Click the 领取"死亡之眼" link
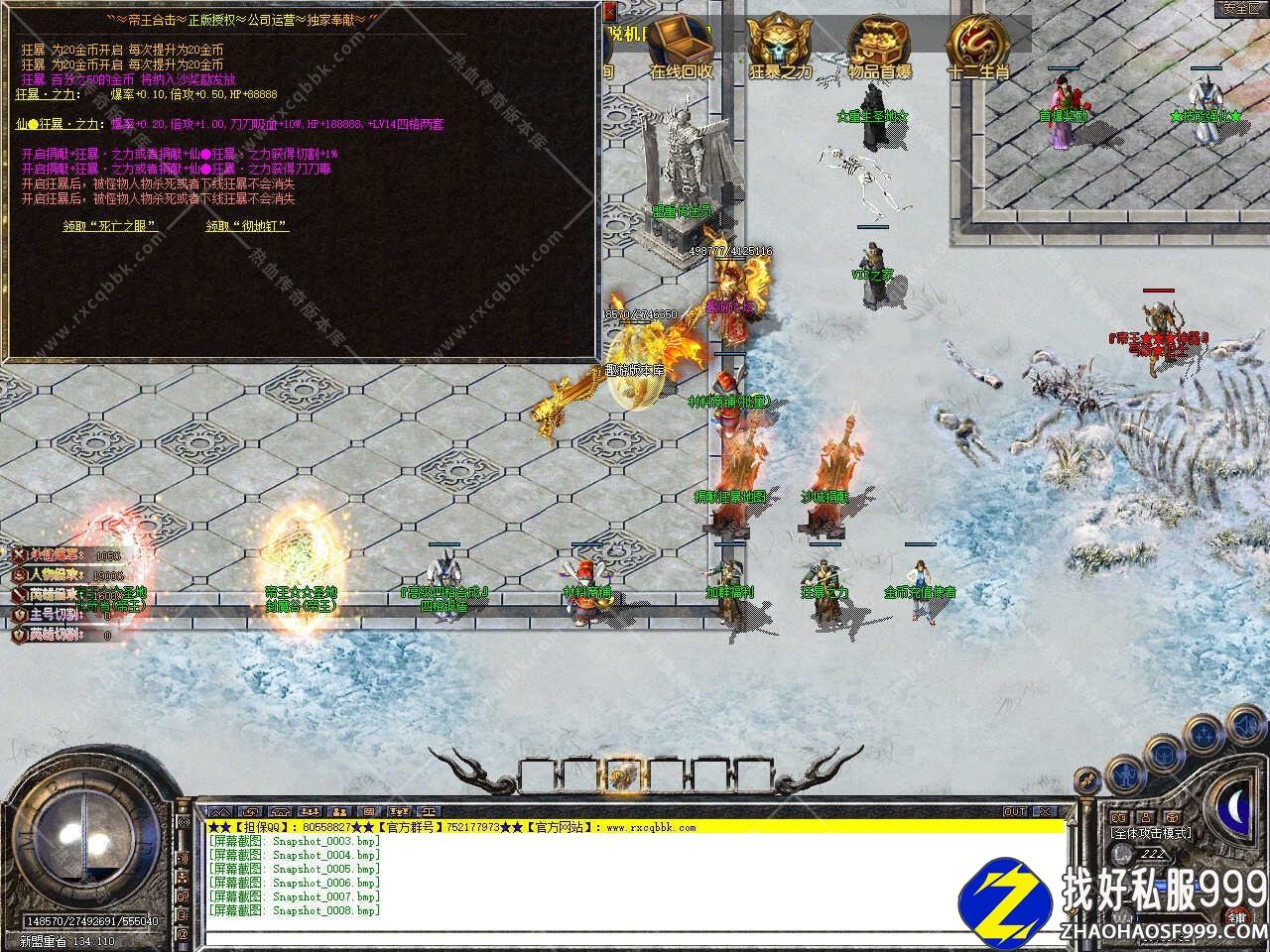Image resolution: width=1270 pixels, height=952 pixels. pyautogui.click(x=110, y=226)
